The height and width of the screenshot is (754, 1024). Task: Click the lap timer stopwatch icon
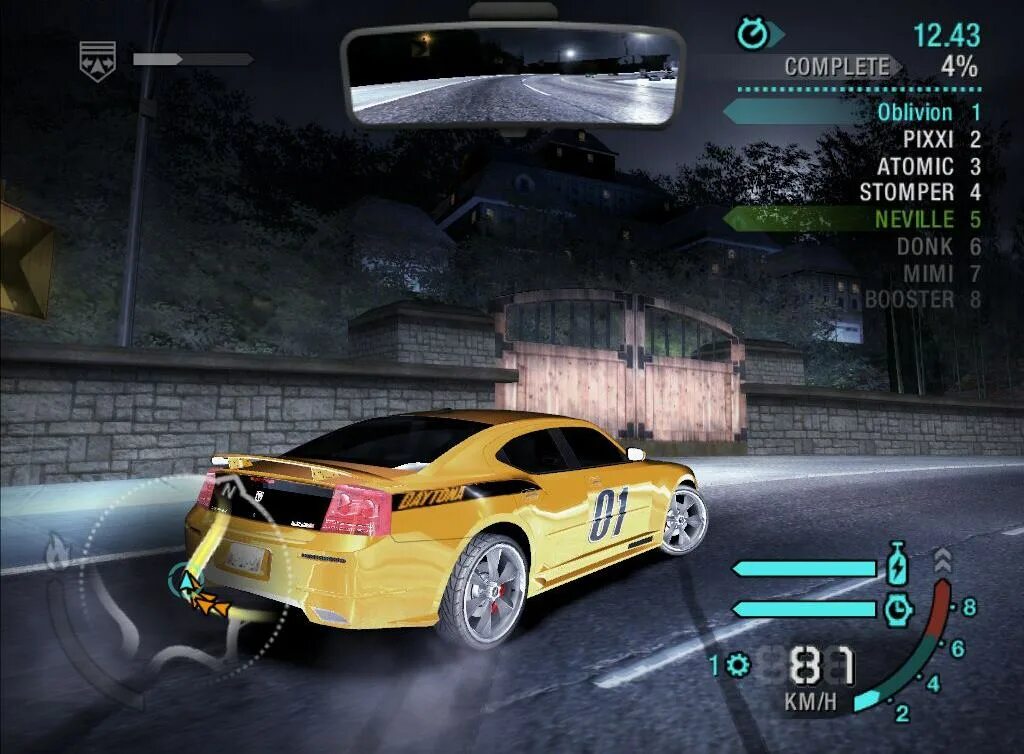click(753, 35)
